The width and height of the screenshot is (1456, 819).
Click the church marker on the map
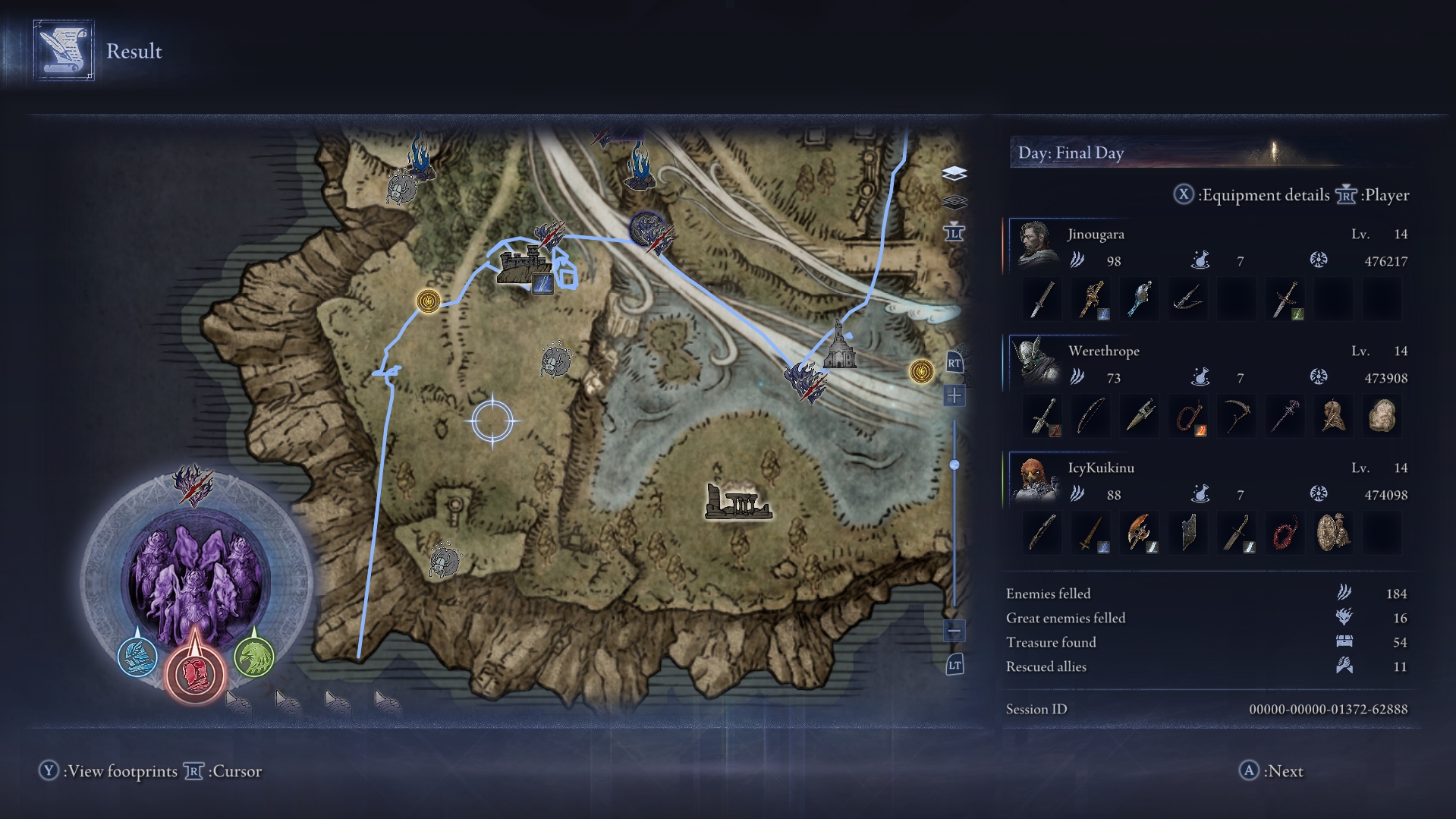(x=839, y=349)
